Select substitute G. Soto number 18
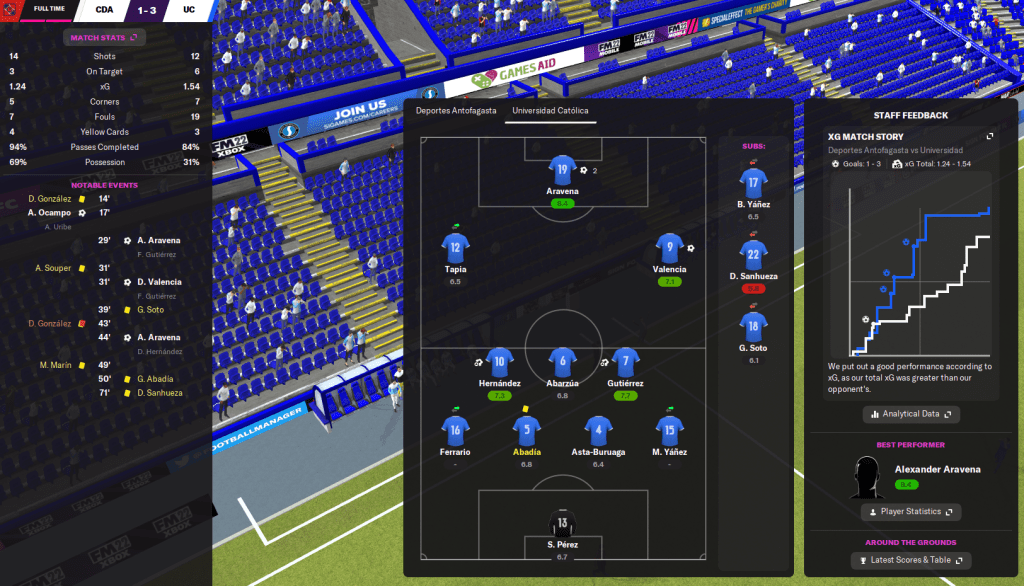 coord(754,325)
